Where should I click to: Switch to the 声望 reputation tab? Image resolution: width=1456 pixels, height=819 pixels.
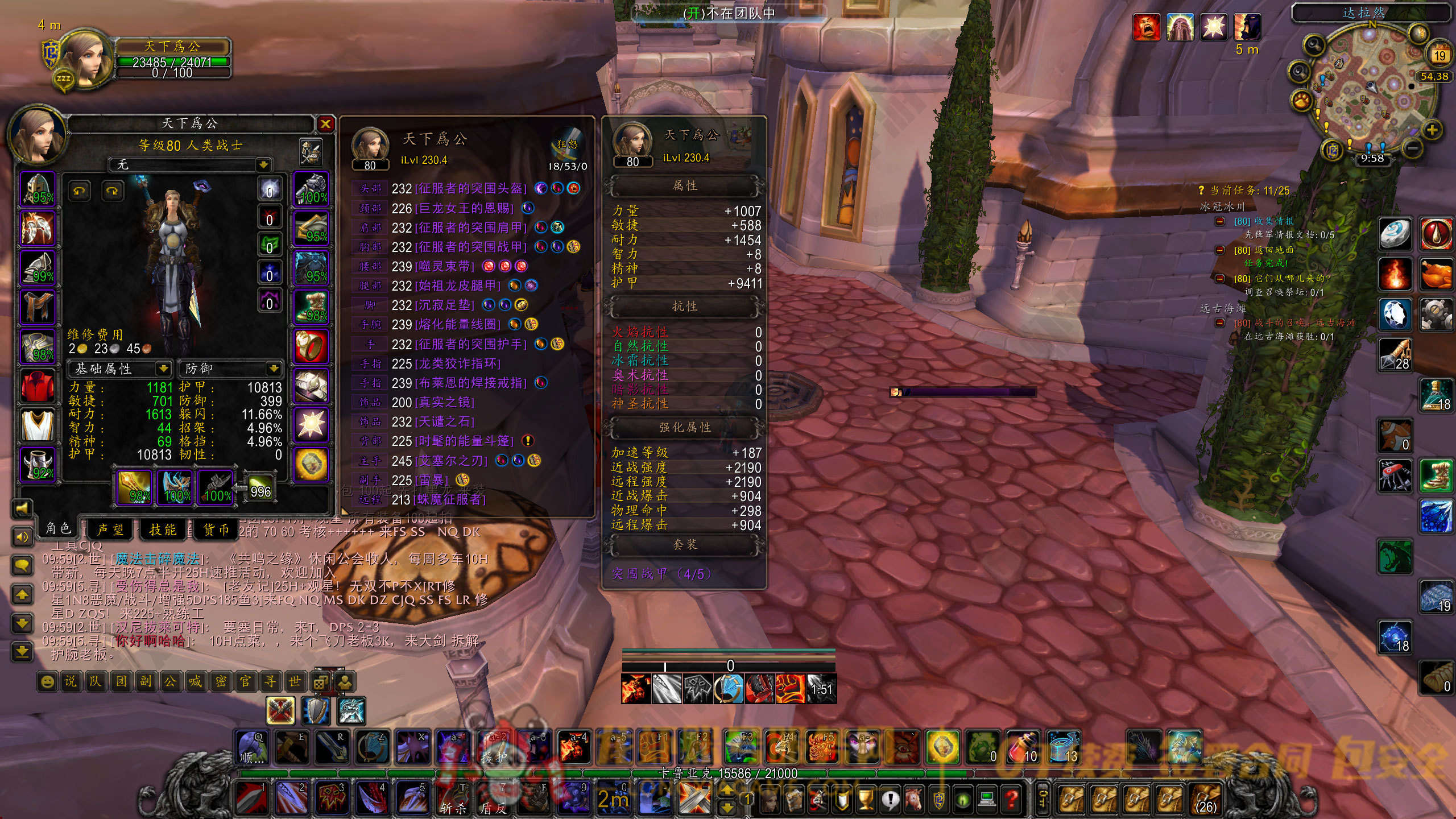coord(110,530)
